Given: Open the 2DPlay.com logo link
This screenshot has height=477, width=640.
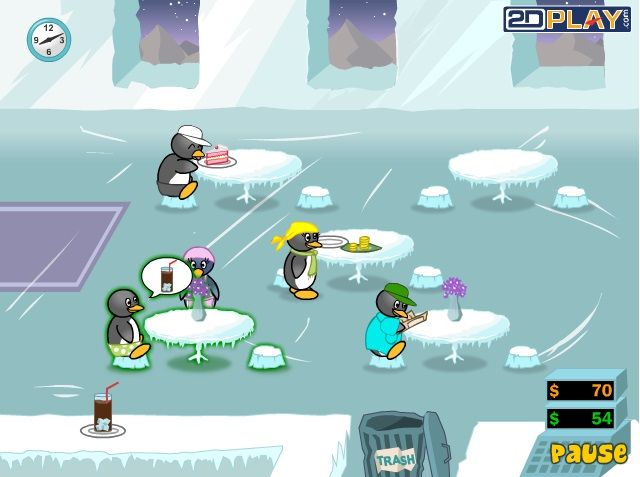Looking at the screenshot, I should [565, 18].
